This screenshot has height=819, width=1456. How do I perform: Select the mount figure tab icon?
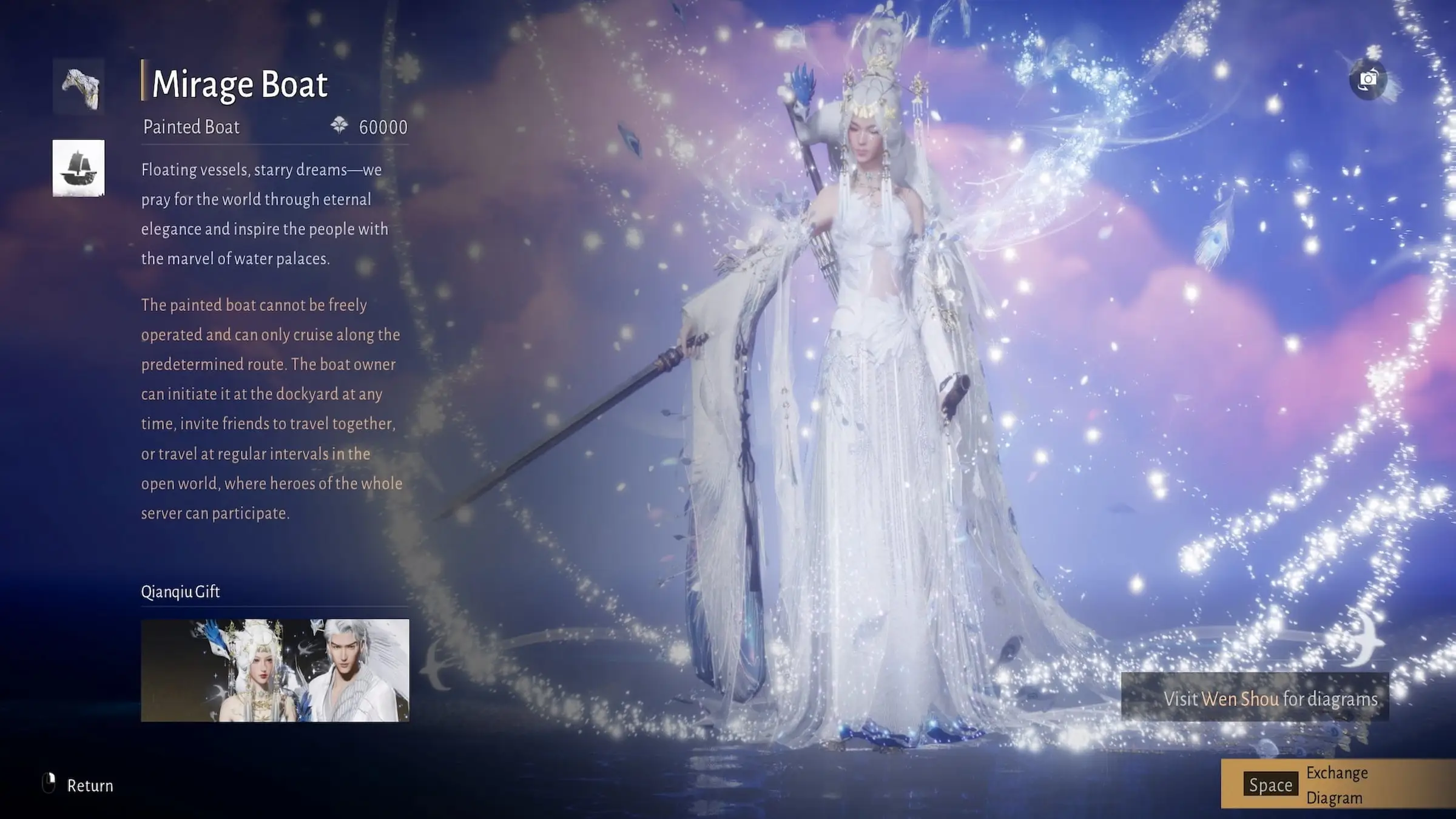pyautogui.click(x=79, y=87)
